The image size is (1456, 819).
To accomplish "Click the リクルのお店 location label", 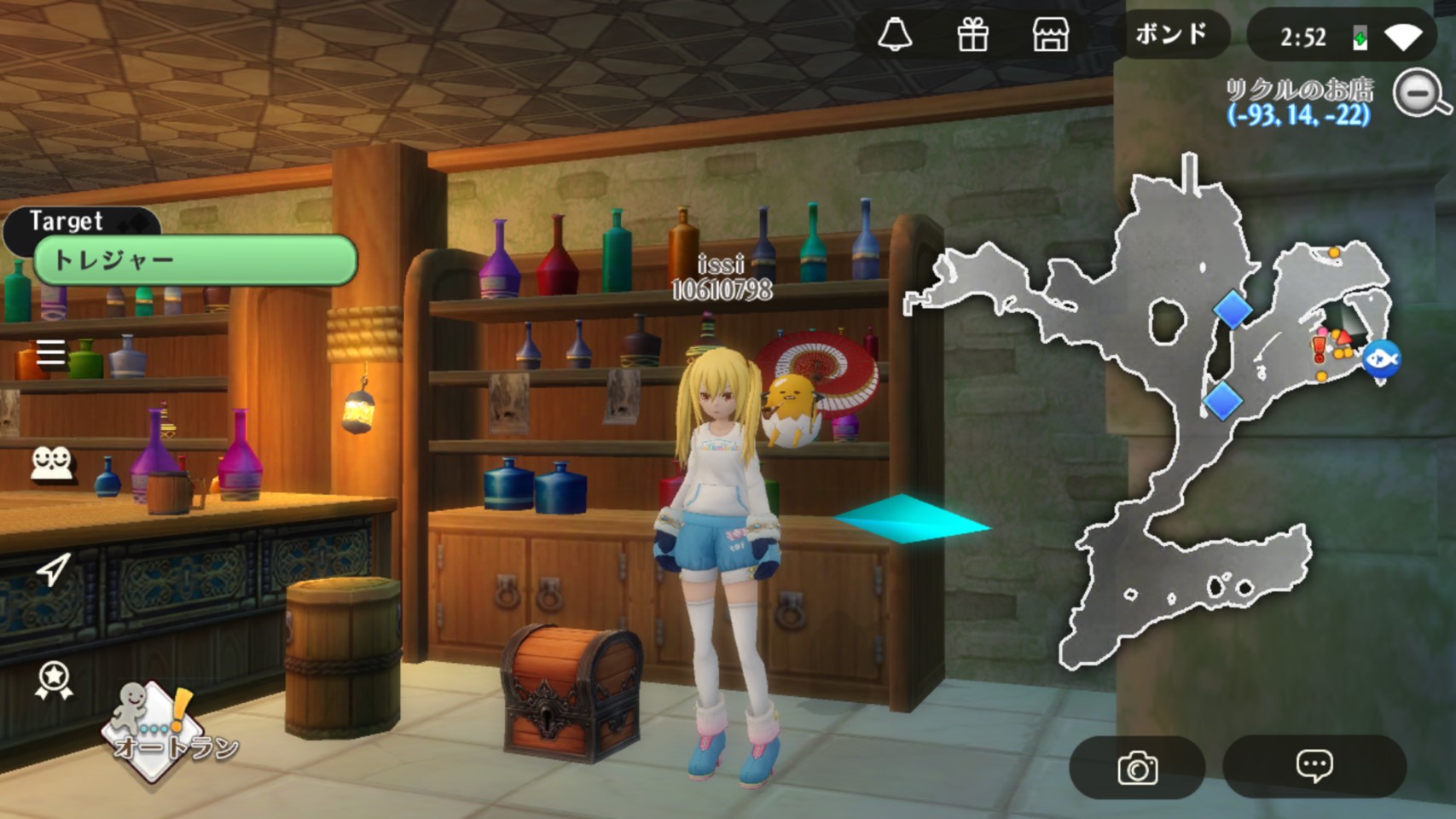I will pos(1301,90).
